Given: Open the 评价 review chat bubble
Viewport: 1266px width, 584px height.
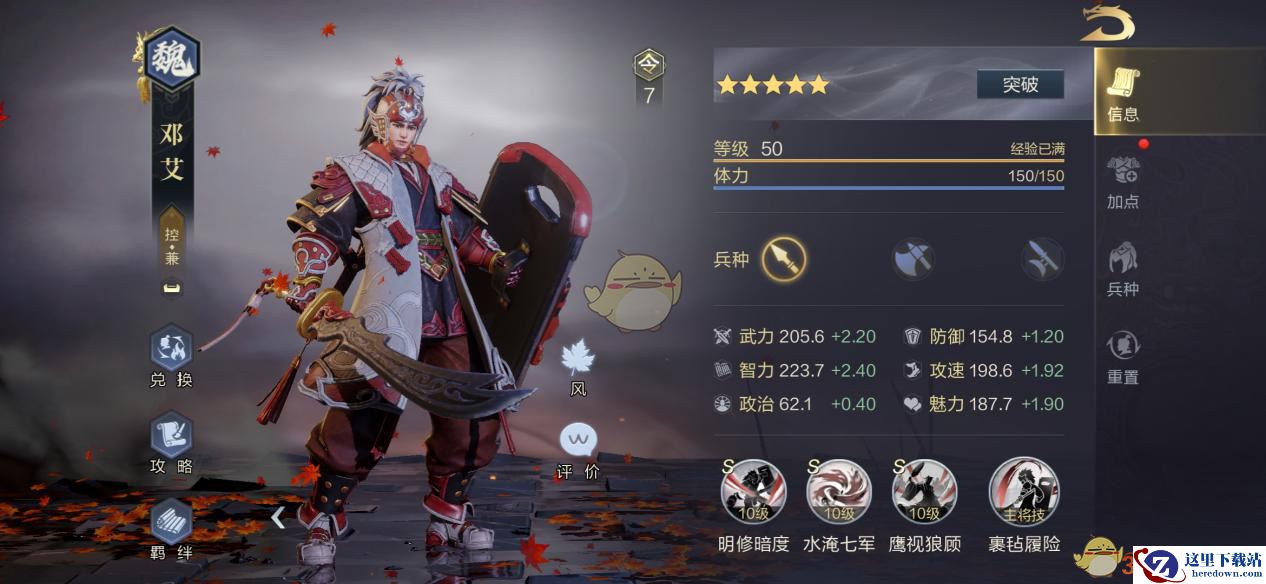Looking at the screenshot, I should pos(578,448).
